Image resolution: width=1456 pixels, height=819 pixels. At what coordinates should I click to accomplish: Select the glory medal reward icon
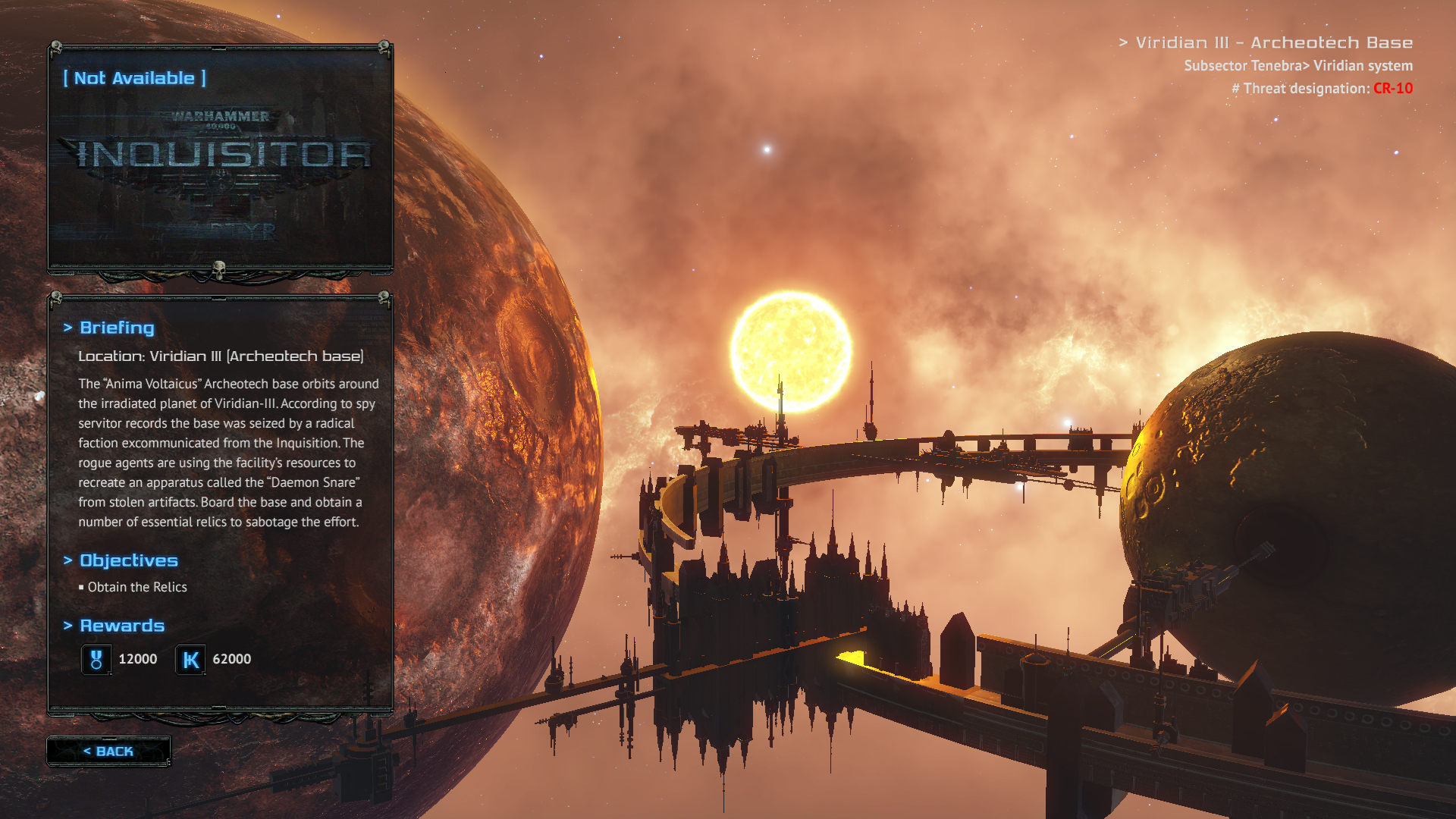tap(96, 659)
